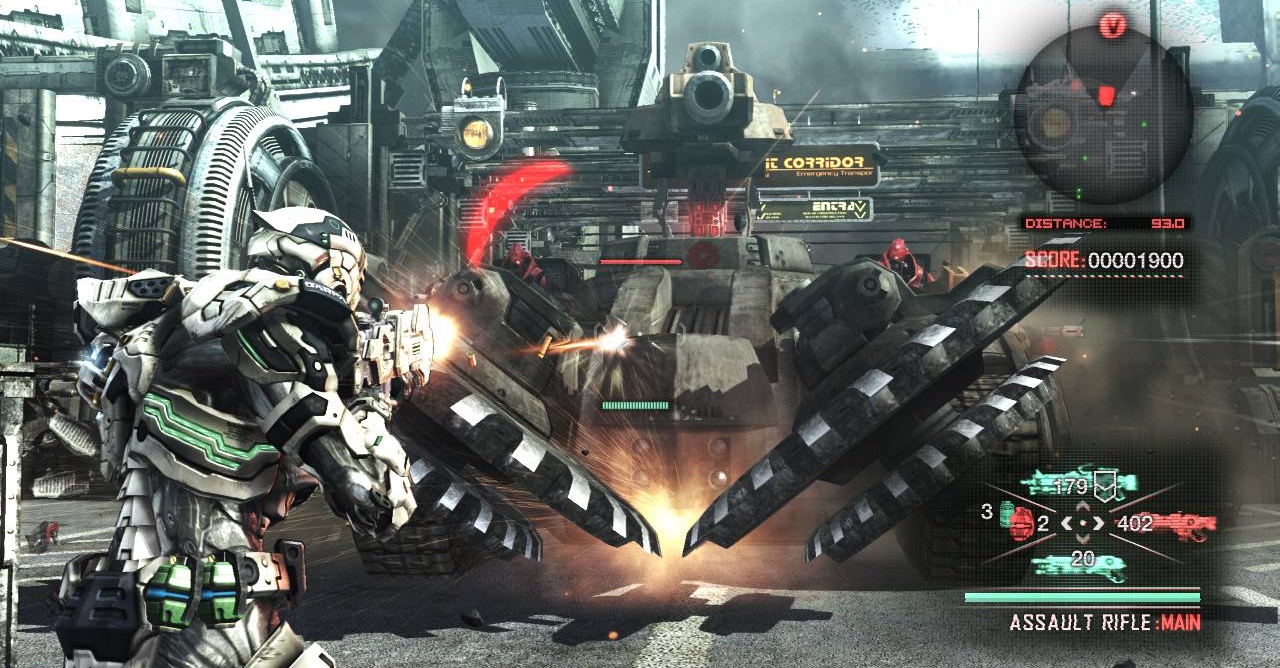Switch to the red heavy machine gun

(x=1183, y=523)
